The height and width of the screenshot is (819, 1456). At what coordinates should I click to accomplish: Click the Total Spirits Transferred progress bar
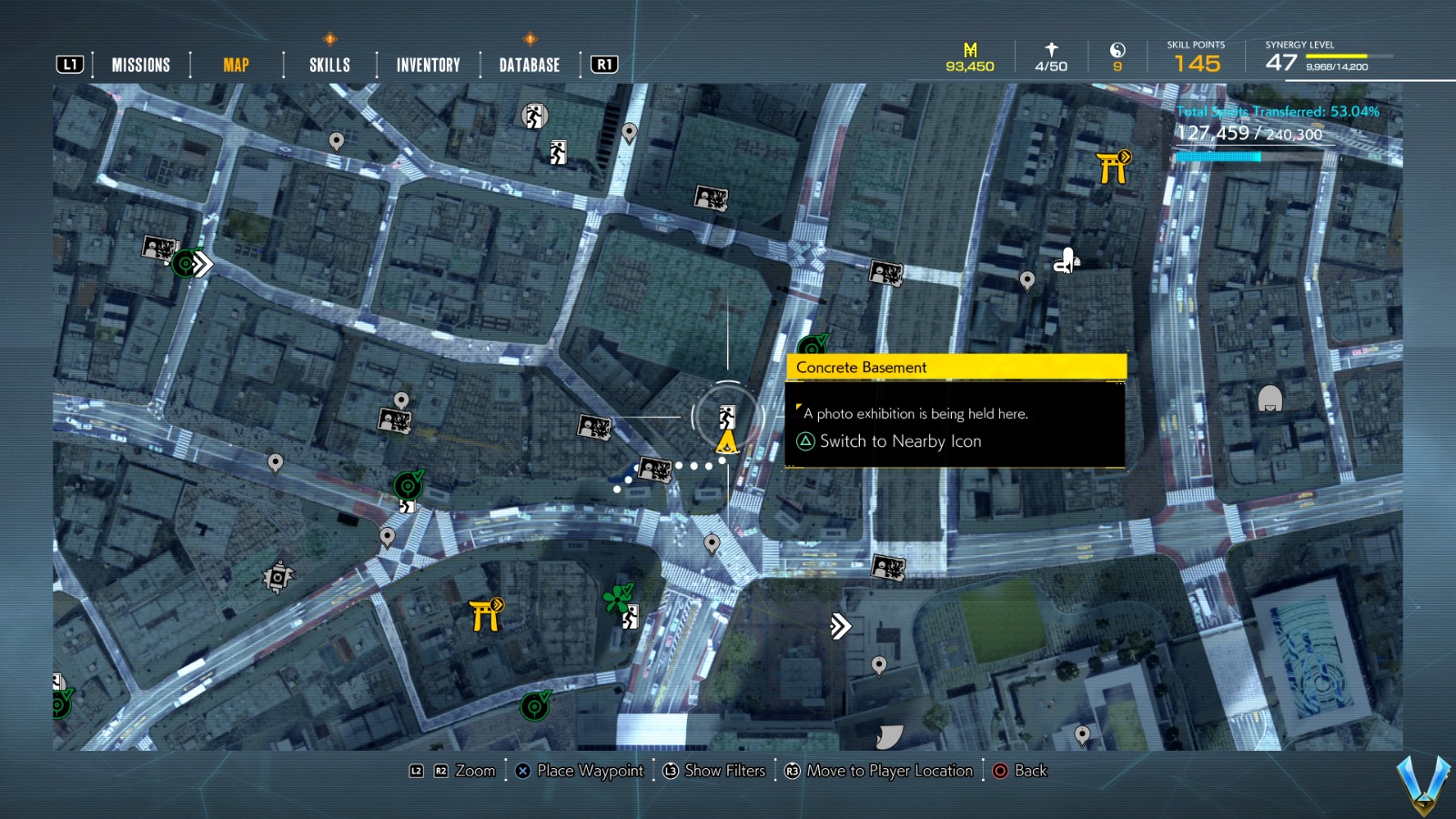[1219, 156]
